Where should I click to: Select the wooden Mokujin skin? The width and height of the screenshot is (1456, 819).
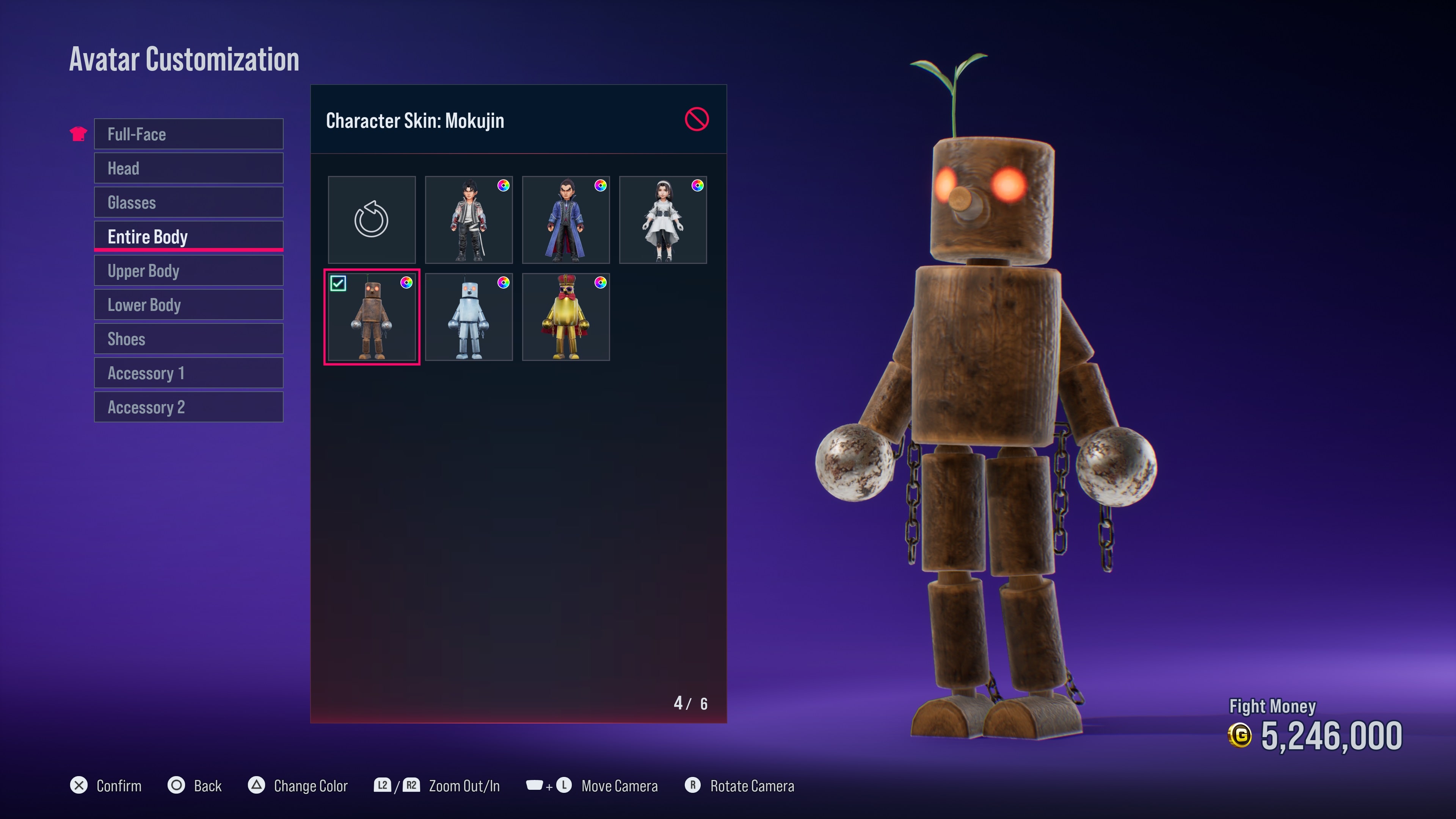(x=371, y=317)
